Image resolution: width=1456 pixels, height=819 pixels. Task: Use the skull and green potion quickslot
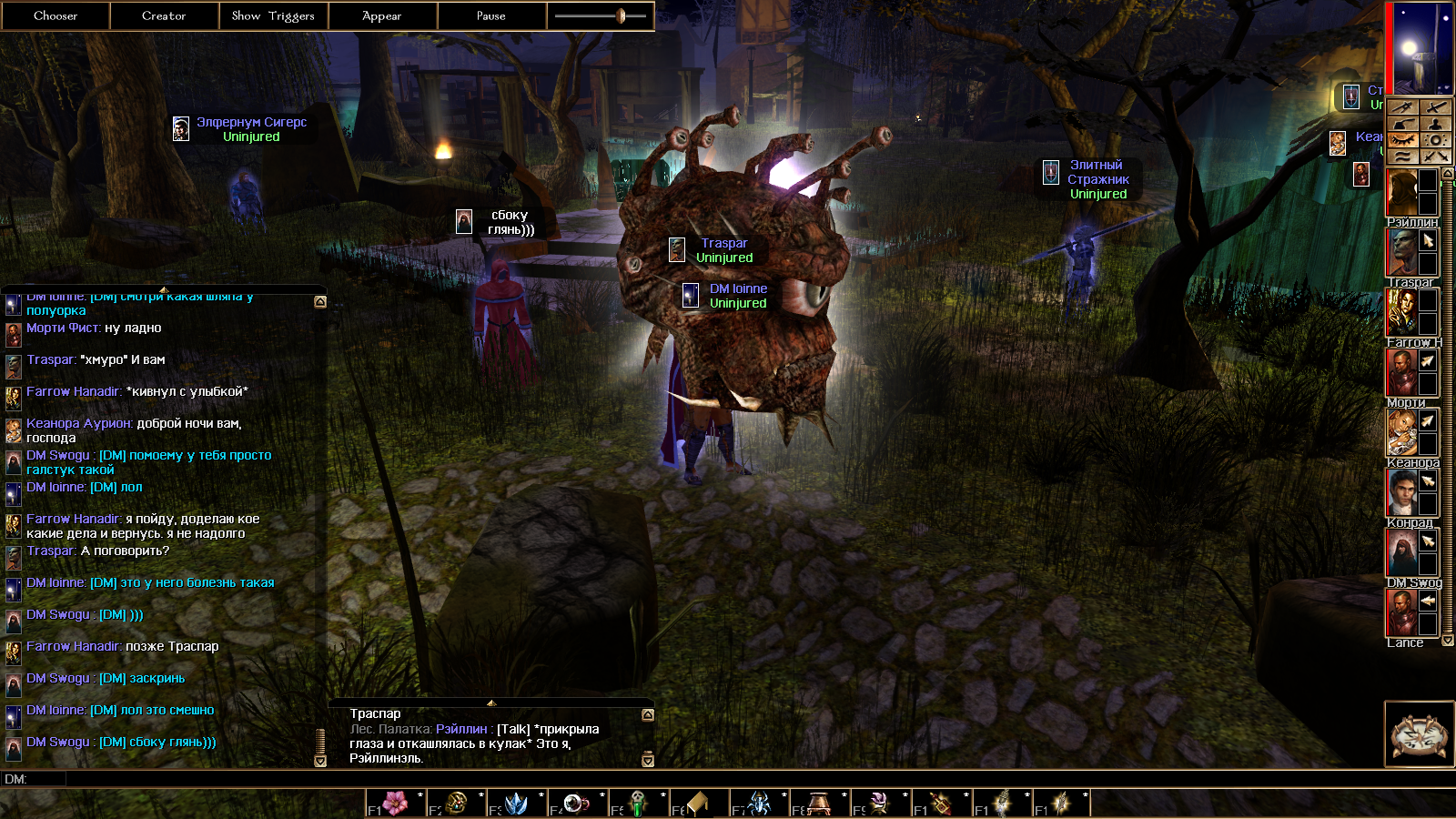(x=637, y=803)
